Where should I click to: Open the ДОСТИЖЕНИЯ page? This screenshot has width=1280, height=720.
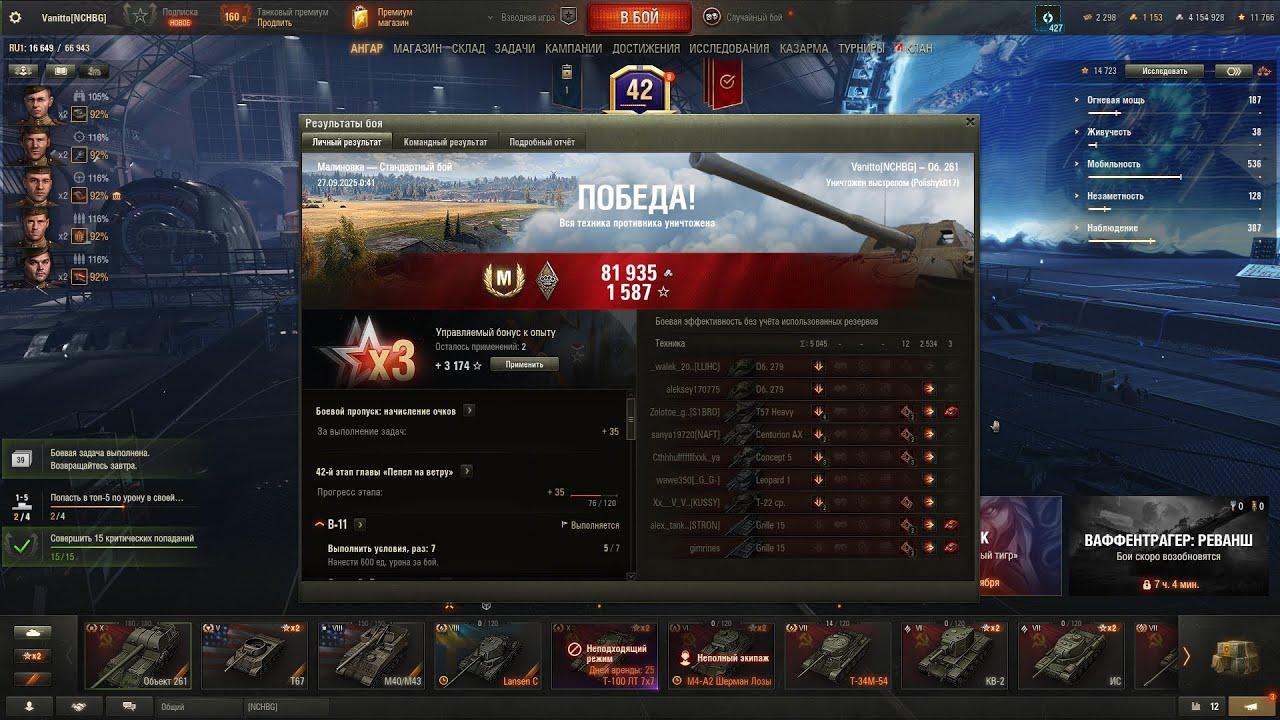645,48
